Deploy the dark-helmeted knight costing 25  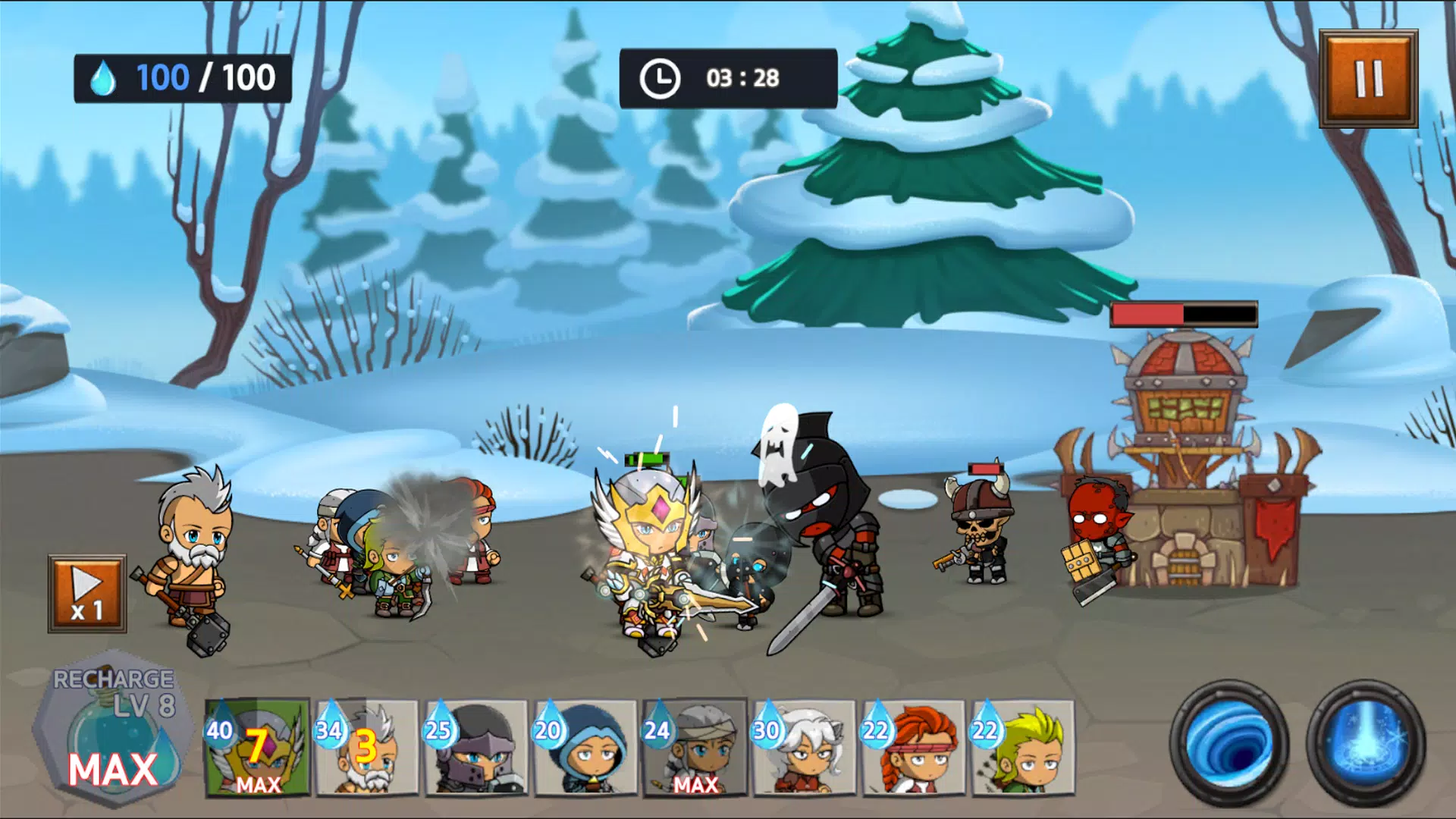[476, 748]
